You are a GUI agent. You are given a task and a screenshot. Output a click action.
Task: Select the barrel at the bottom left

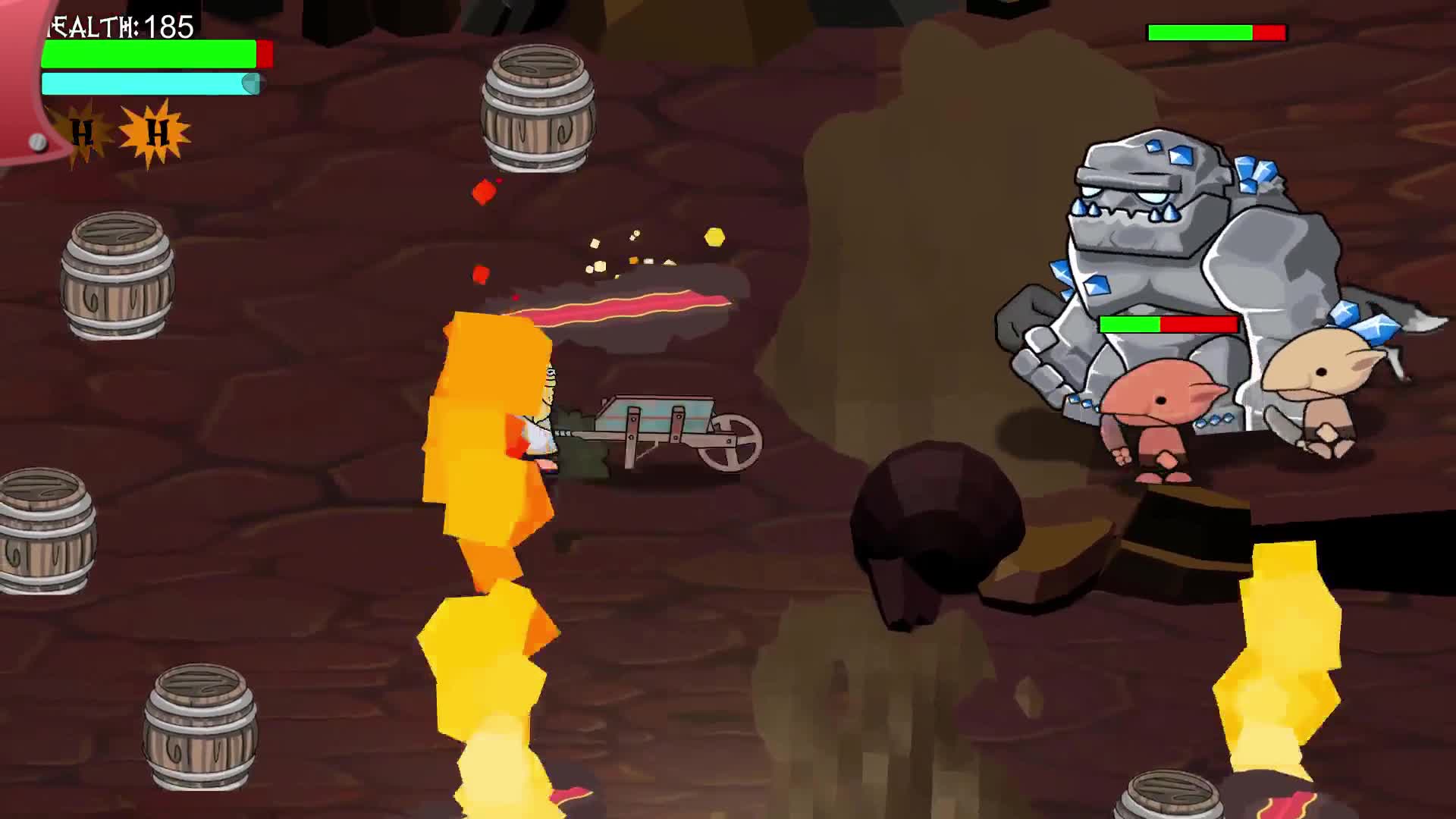coord(201,728)
